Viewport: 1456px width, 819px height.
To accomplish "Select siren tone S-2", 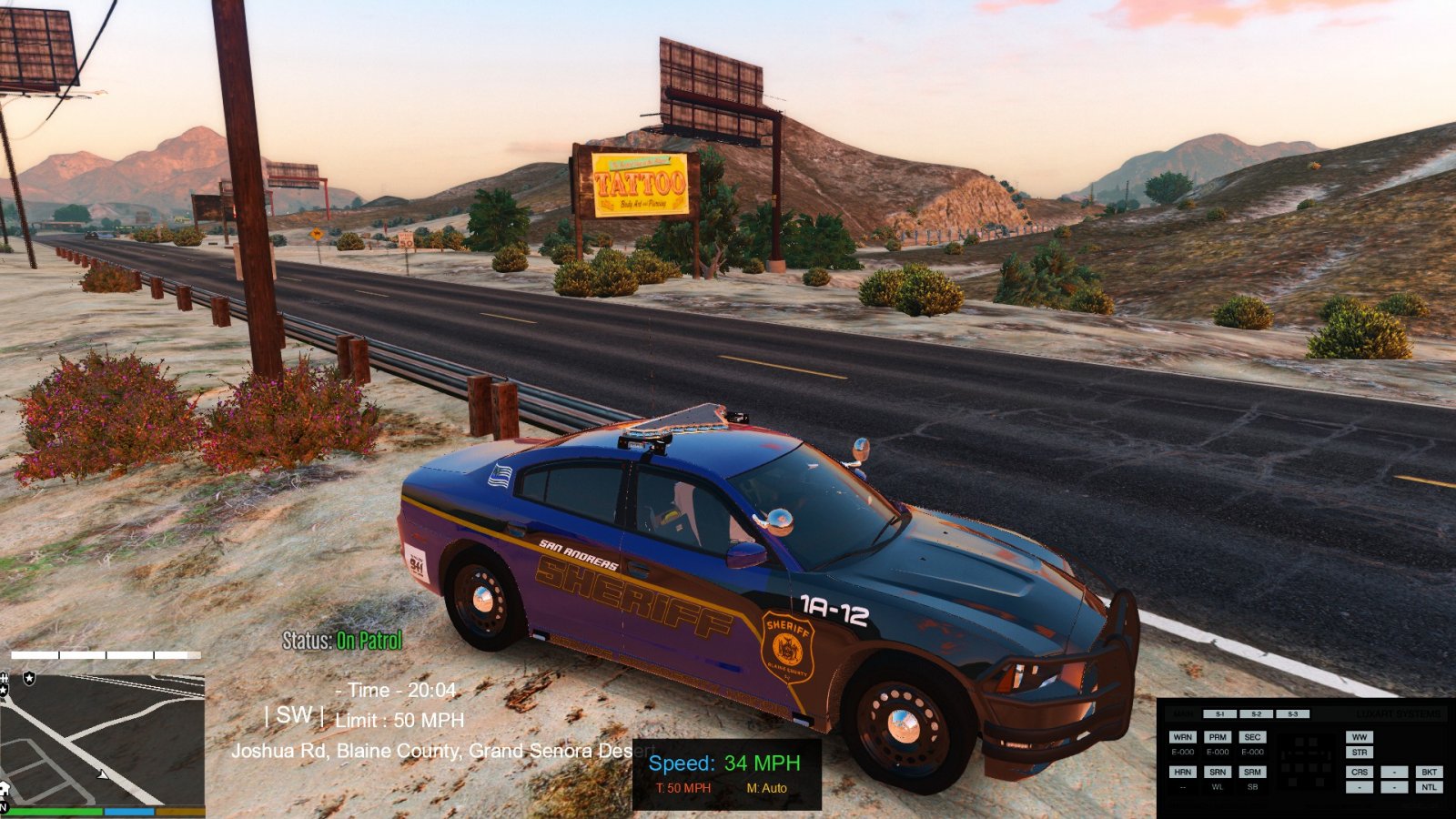I will [x=1256, y=714].
